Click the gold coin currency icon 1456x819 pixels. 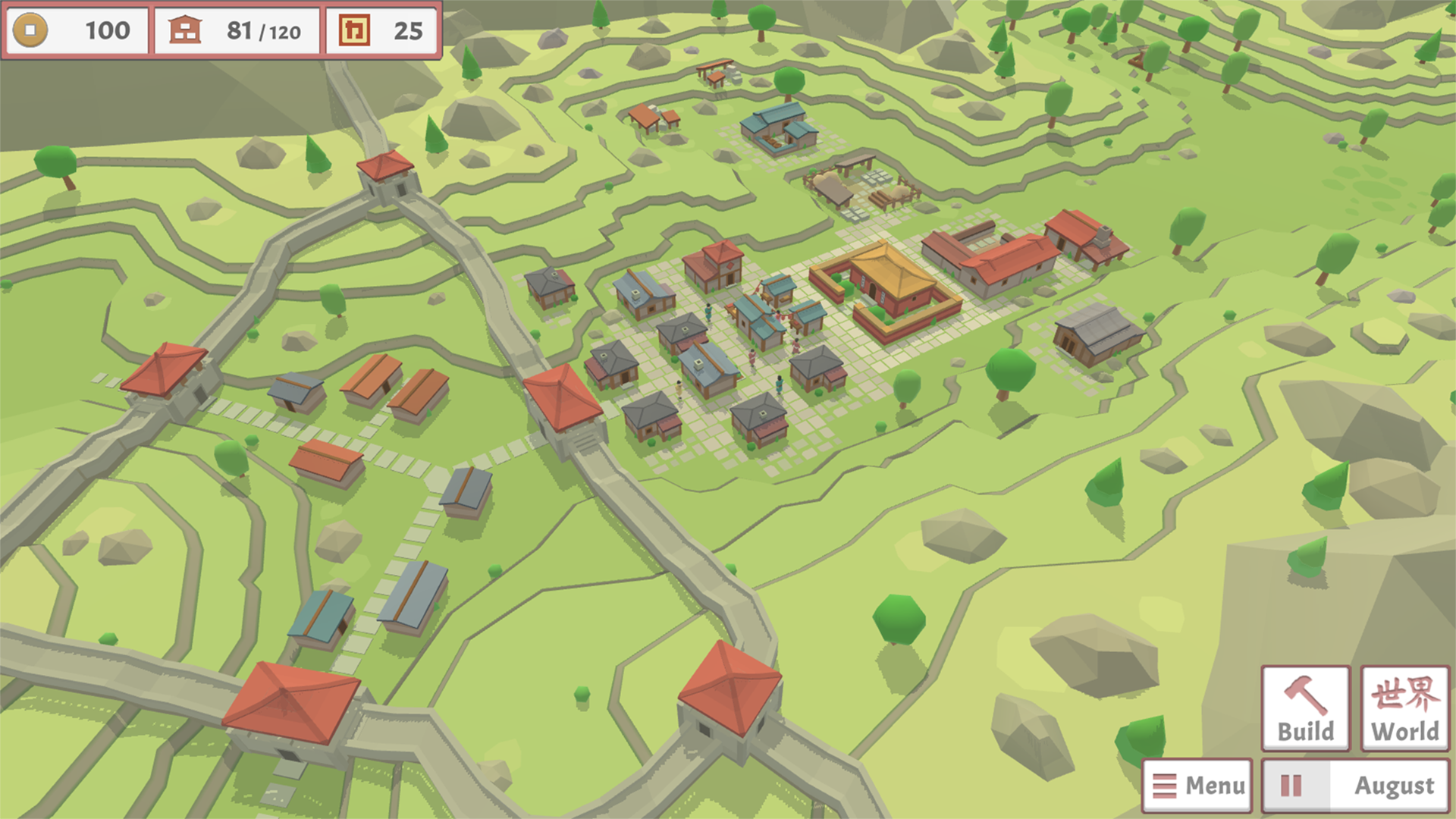(x=32, y=31)
